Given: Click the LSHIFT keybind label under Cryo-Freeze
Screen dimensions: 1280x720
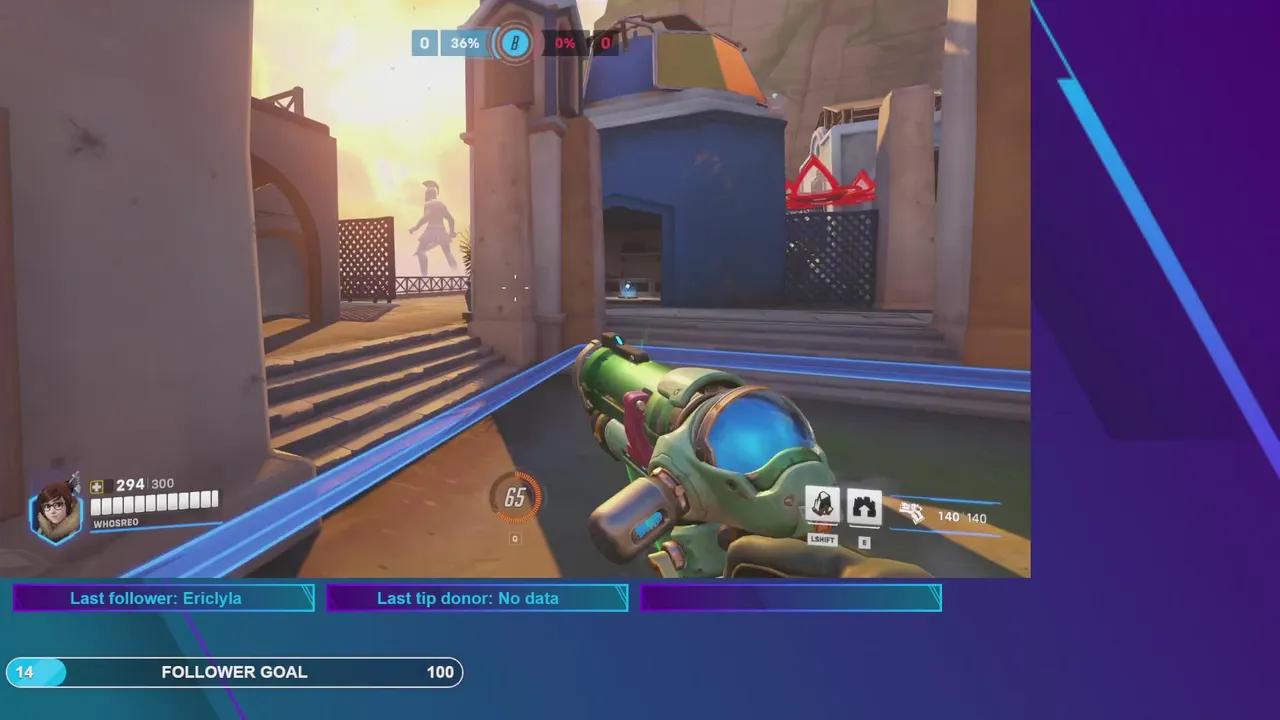Looking at the screenshot, I should pos(821,540).
